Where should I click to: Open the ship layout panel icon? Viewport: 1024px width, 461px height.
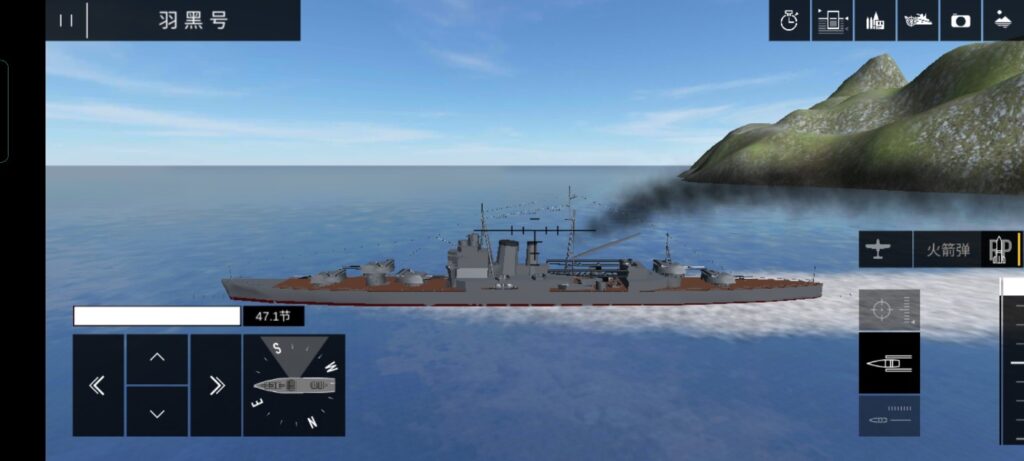pyautogui.click(x=832, y=20)
